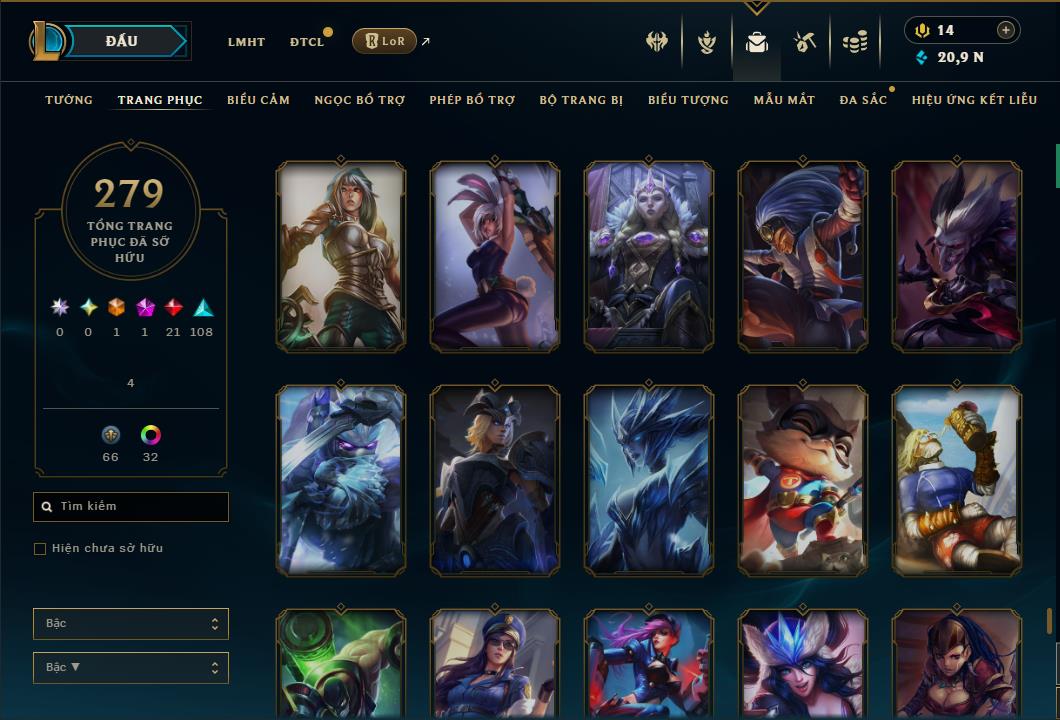Open the HIỆU ỨNG KẾT LIỄU tab

click(974, 100)
